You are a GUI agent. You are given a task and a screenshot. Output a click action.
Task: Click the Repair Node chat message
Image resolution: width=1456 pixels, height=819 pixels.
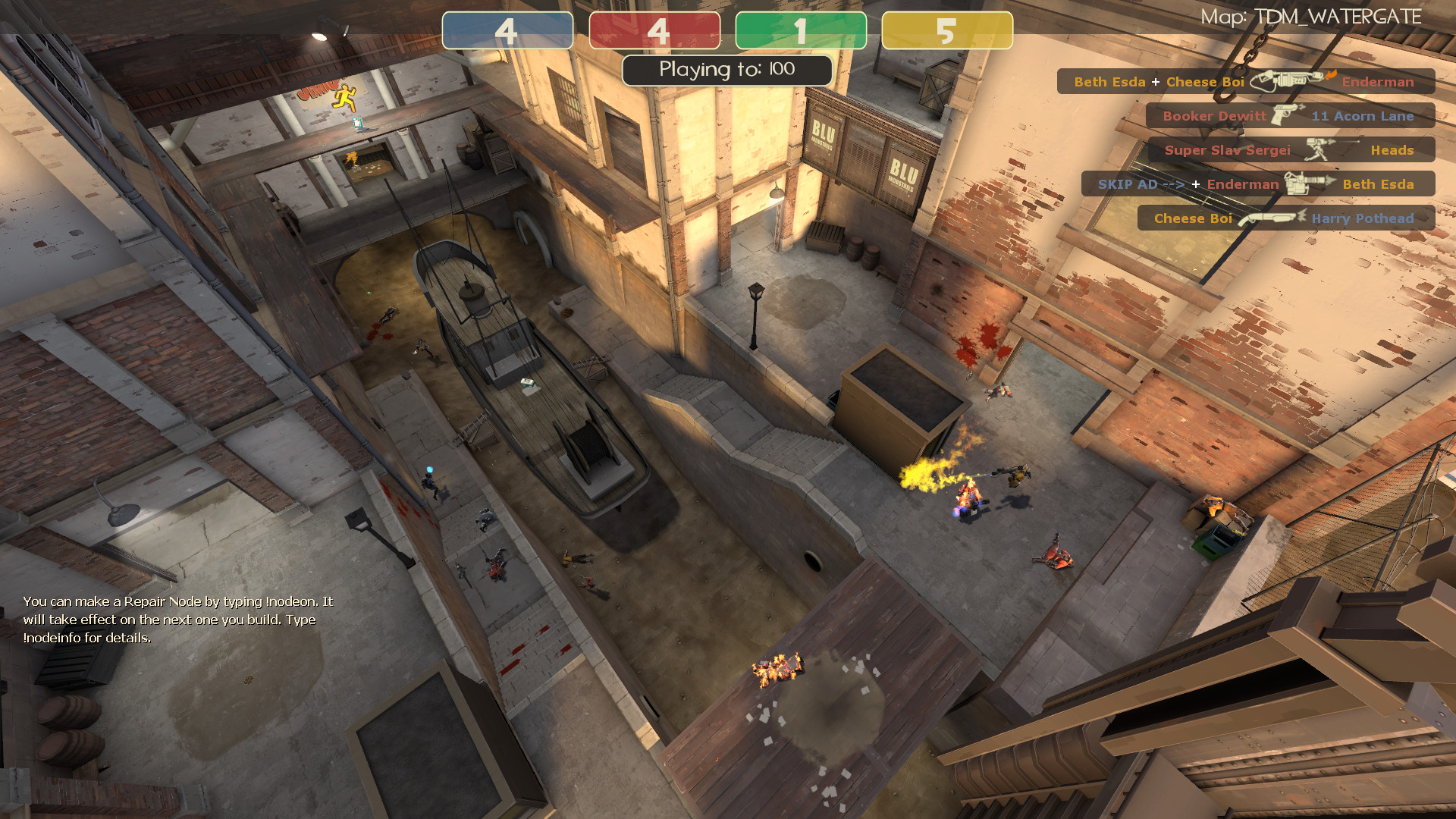177,620
